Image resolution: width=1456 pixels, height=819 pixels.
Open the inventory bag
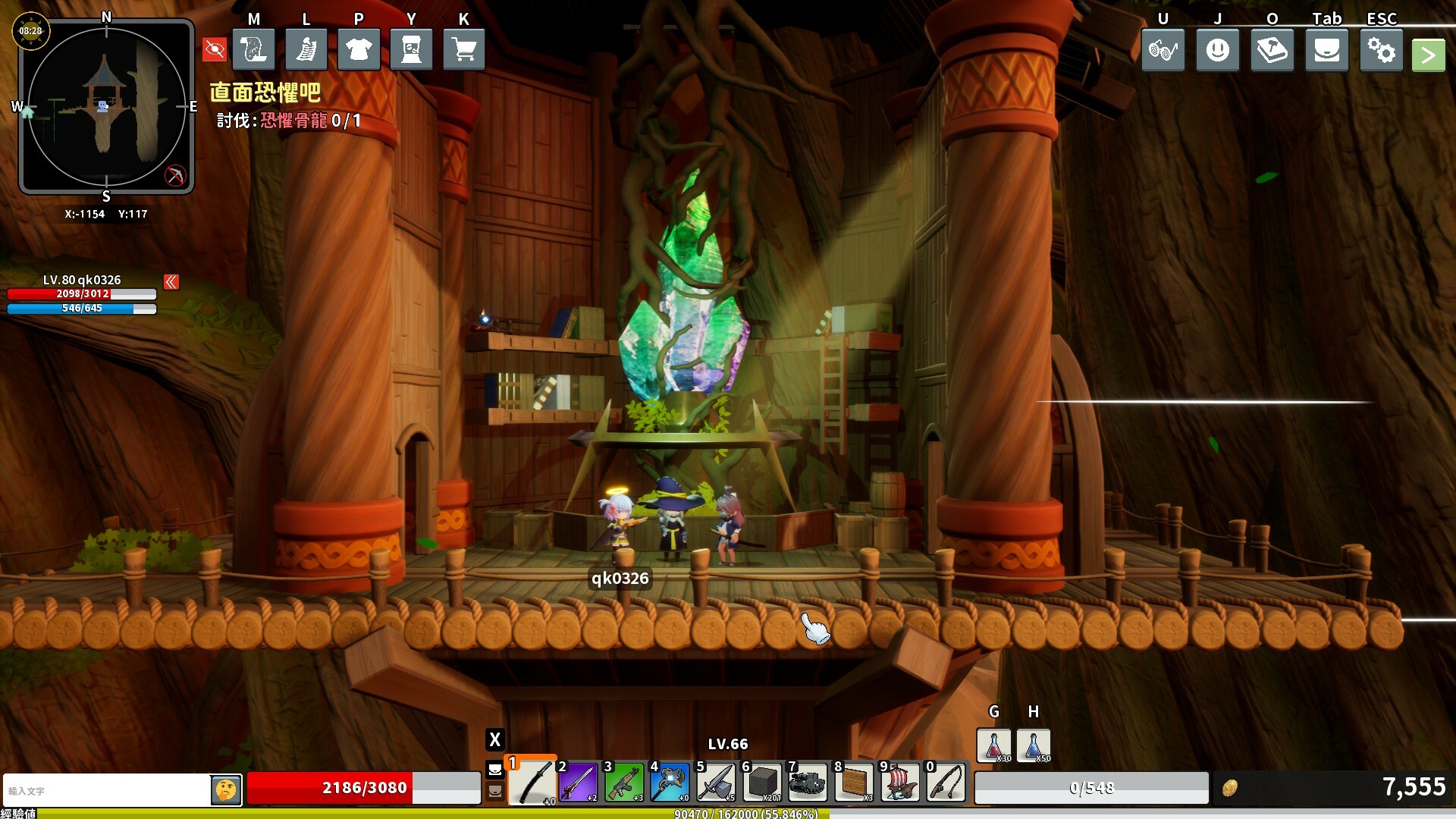tap(1326, 51)
